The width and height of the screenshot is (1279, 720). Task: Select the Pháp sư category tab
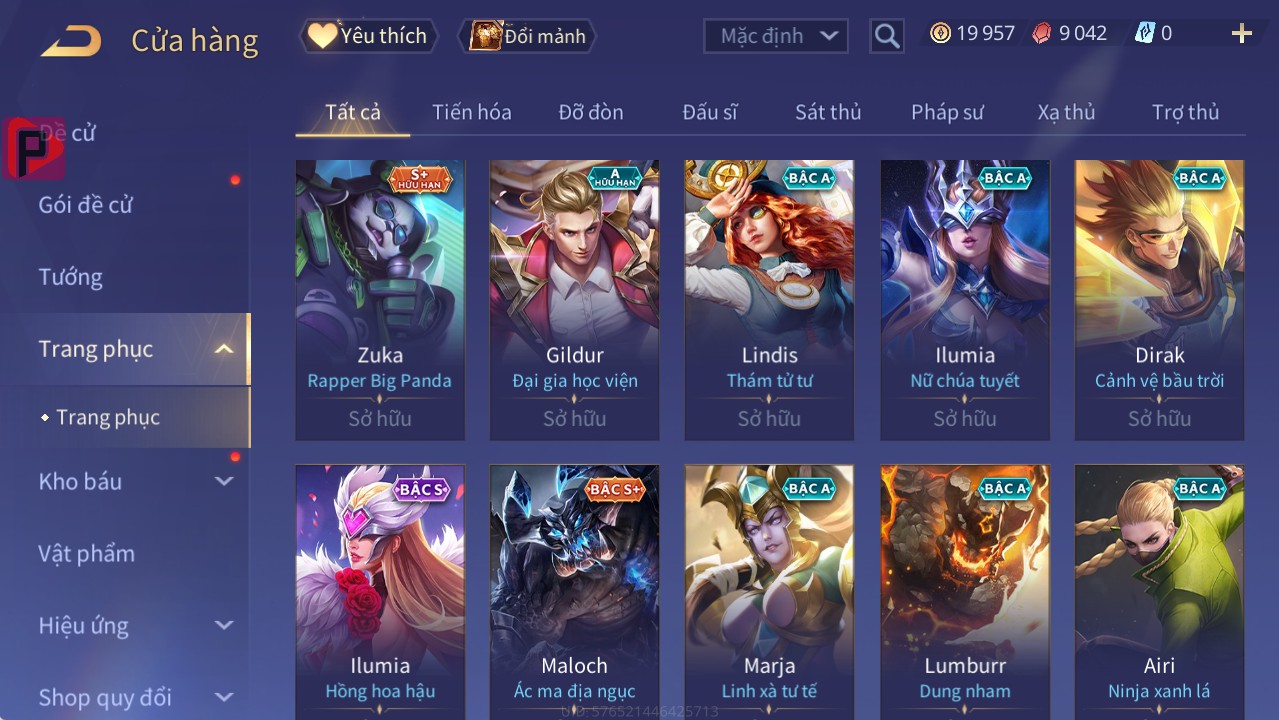tap(947, 112)
